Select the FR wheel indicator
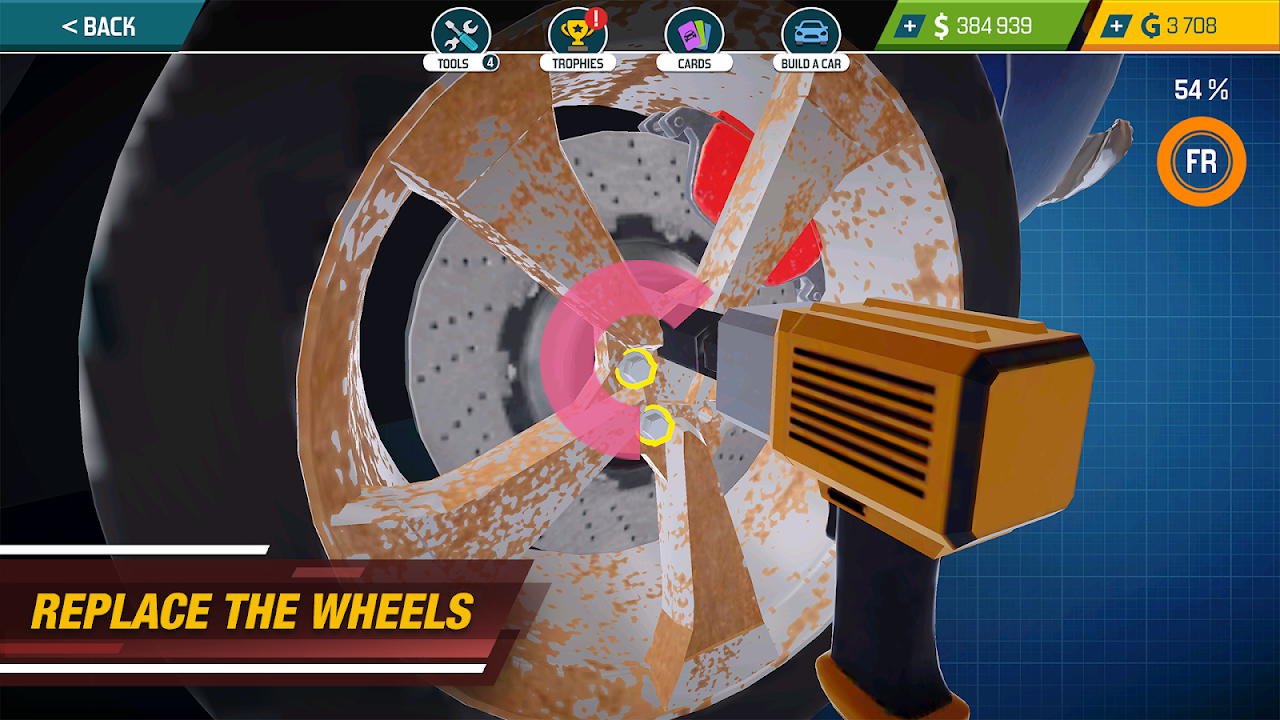The width and height of the screenshot is (1280, 720). (1201, 162)
